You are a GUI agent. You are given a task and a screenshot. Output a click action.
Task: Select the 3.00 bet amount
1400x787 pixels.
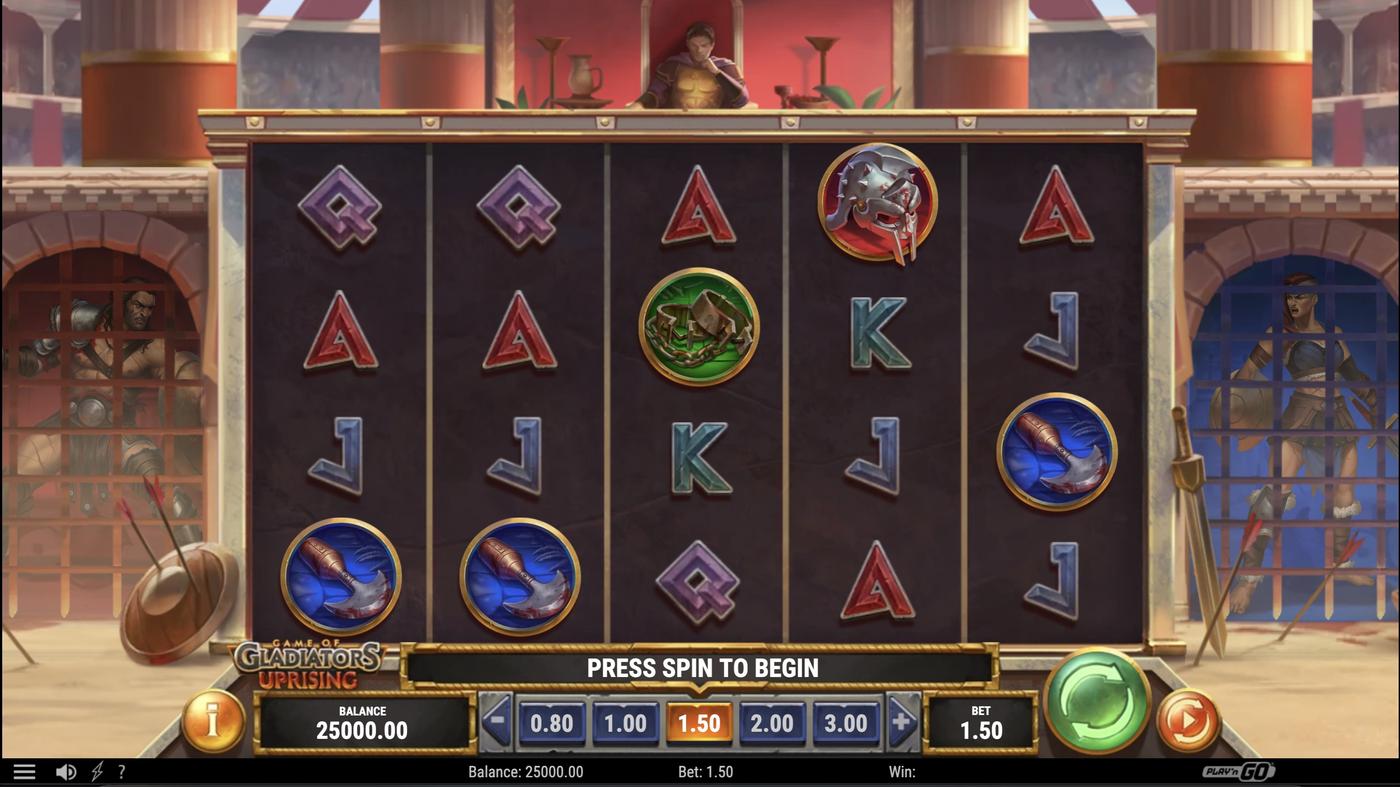[x=846, y=722]
